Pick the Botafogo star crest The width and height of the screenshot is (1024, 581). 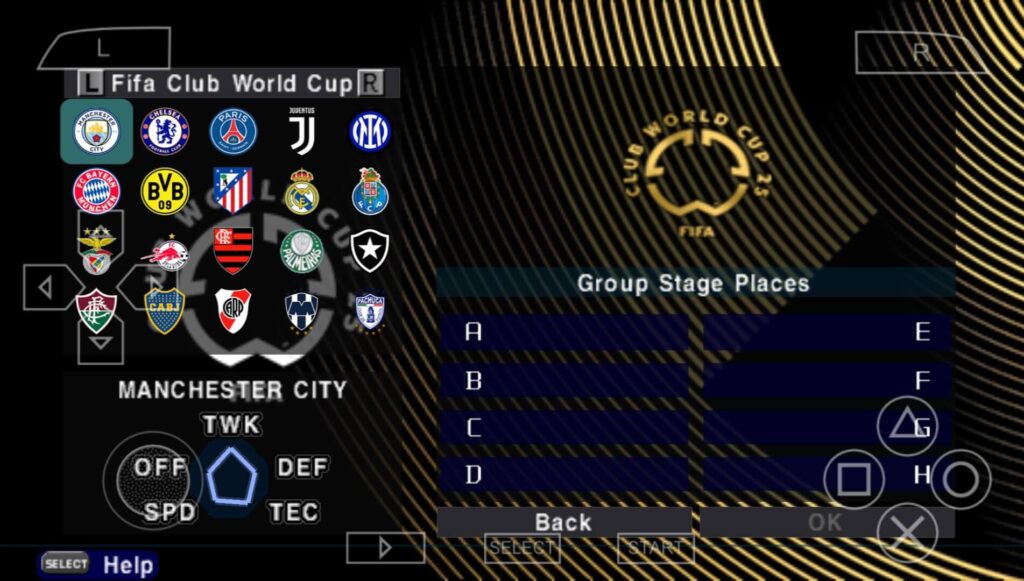point(369,251)
